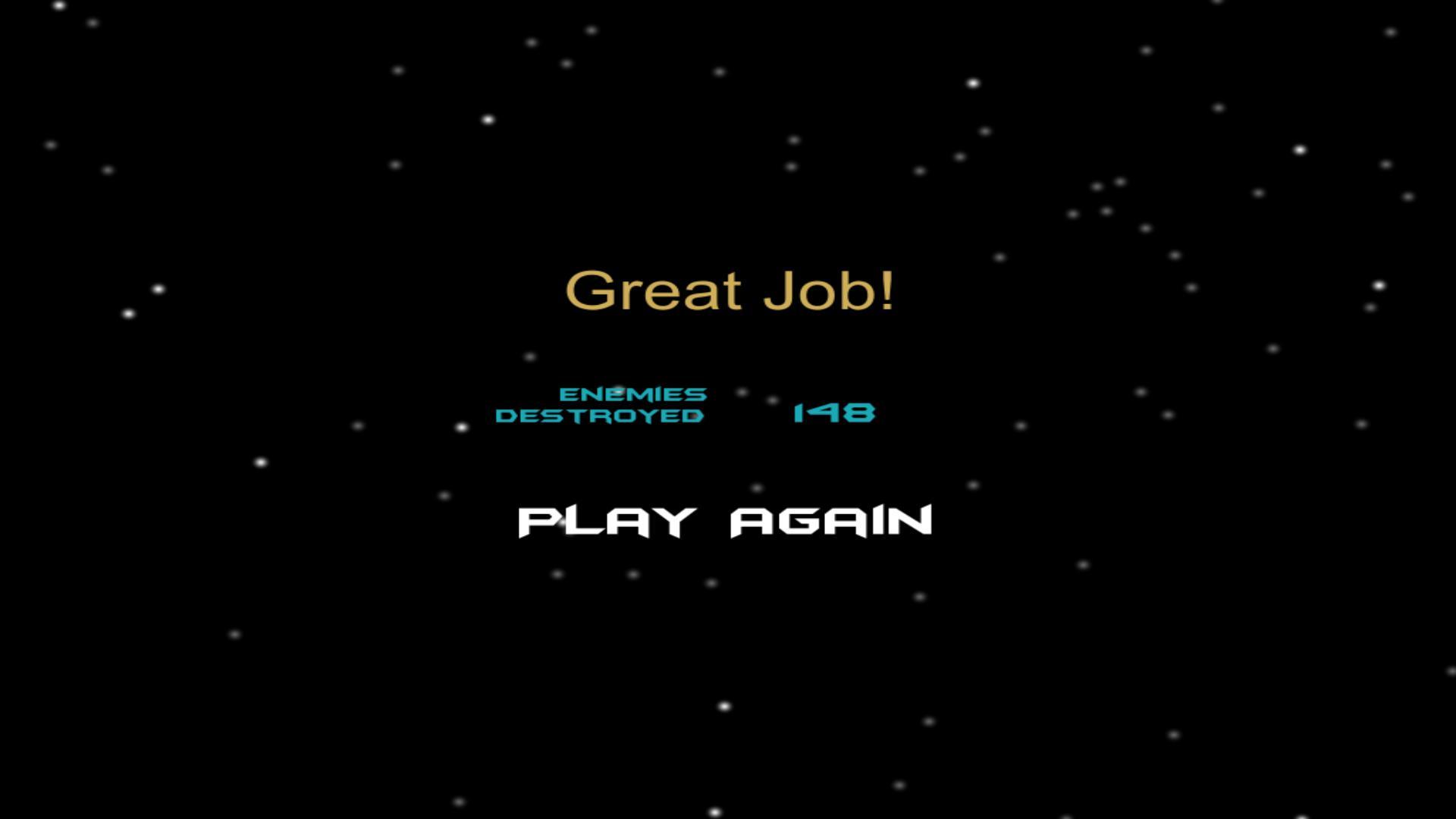Click the word ENEMIES in the score label
This screenshot has width=1456, height=819.
(634, 393)
